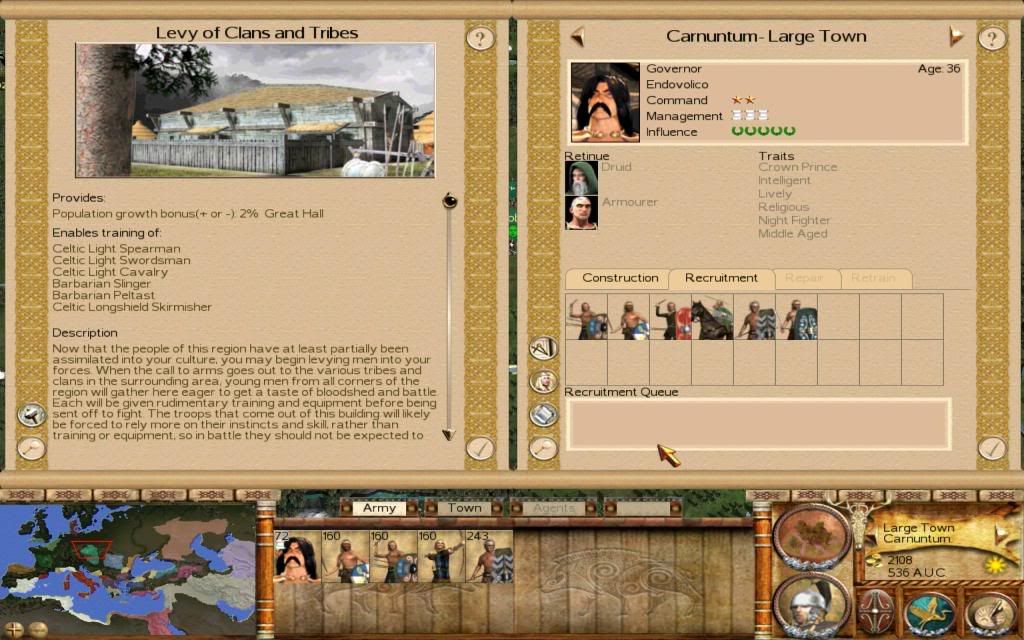Show the Army tab in the bottom panel
Screen dimensions: 1024x640
pos(379,508)
